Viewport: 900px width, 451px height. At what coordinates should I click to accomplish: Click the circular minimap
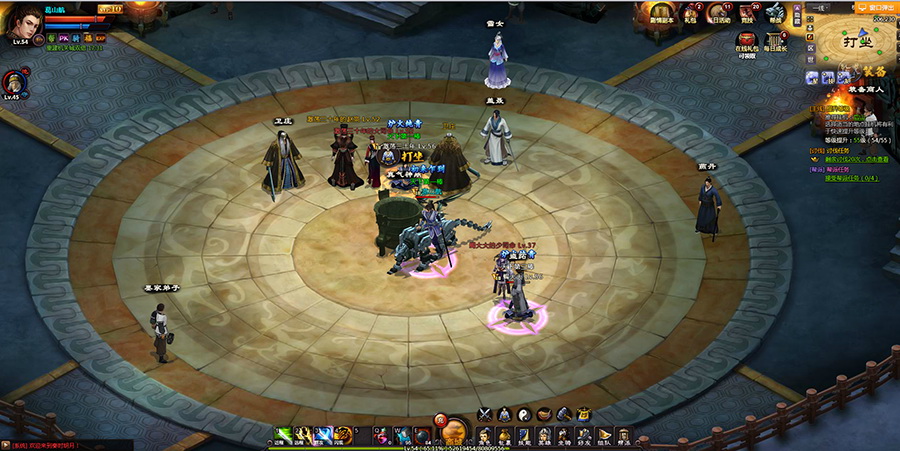[x=858, y=45]
